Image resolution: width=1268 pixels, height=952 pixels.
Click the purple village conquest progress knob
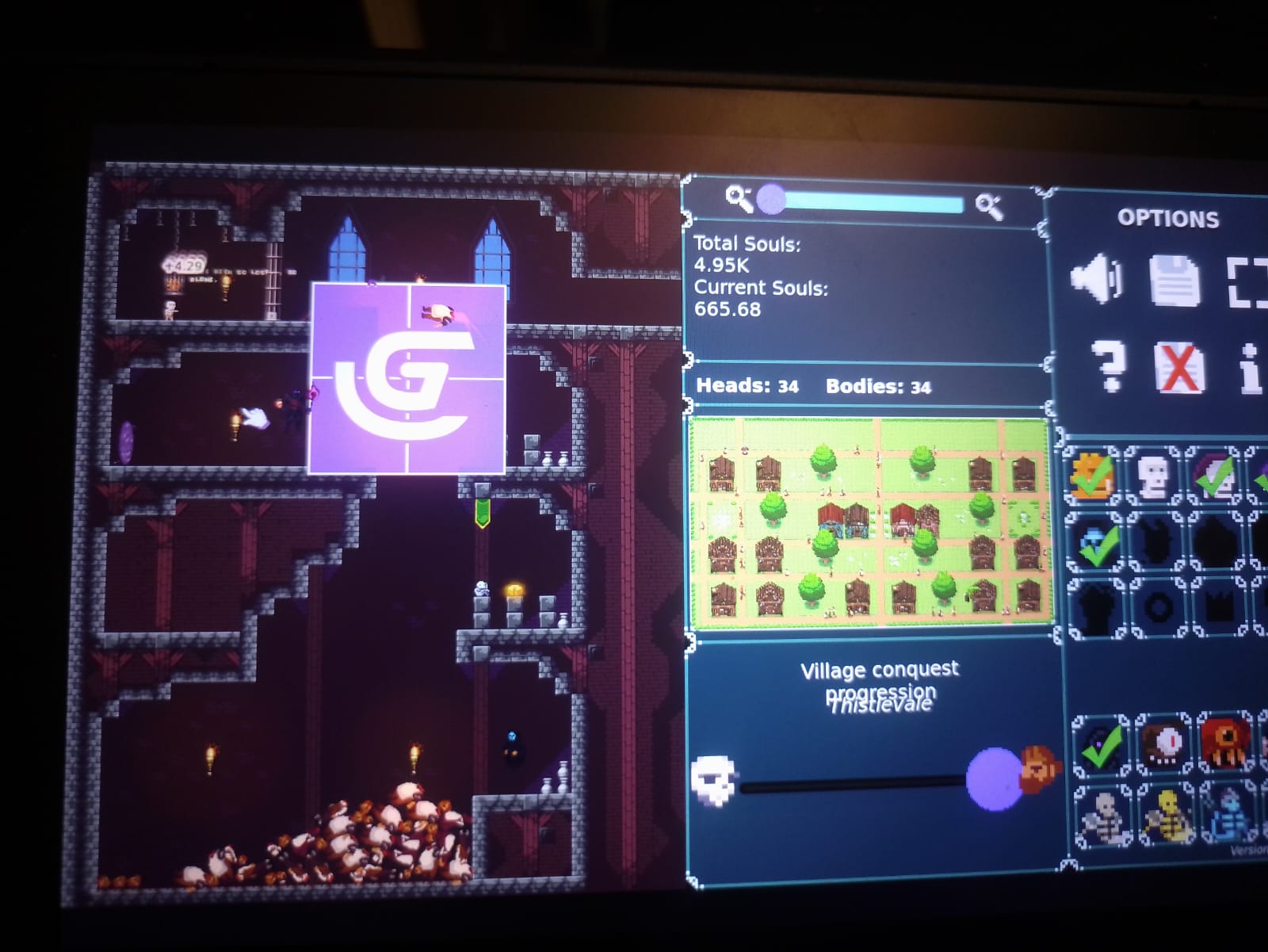994,779
